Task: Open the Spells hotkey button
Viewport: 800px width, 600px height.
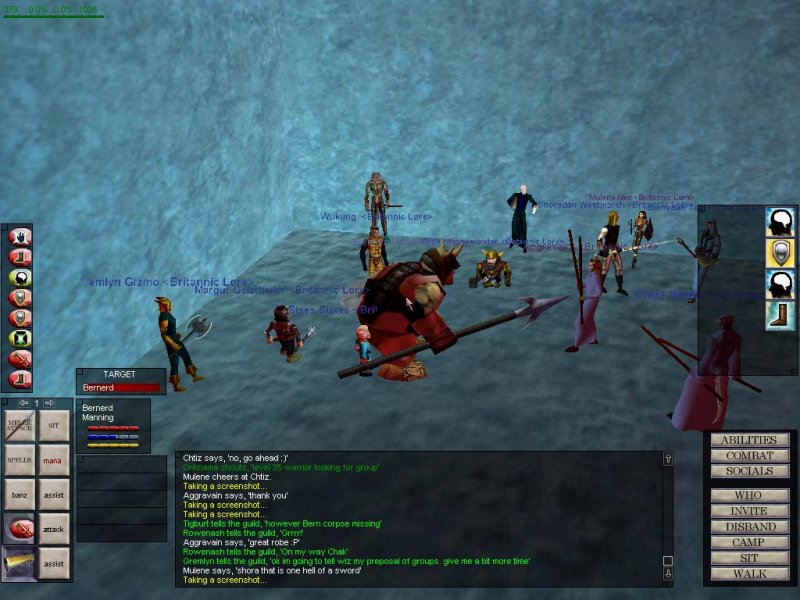Action: [x=21, y=460]
